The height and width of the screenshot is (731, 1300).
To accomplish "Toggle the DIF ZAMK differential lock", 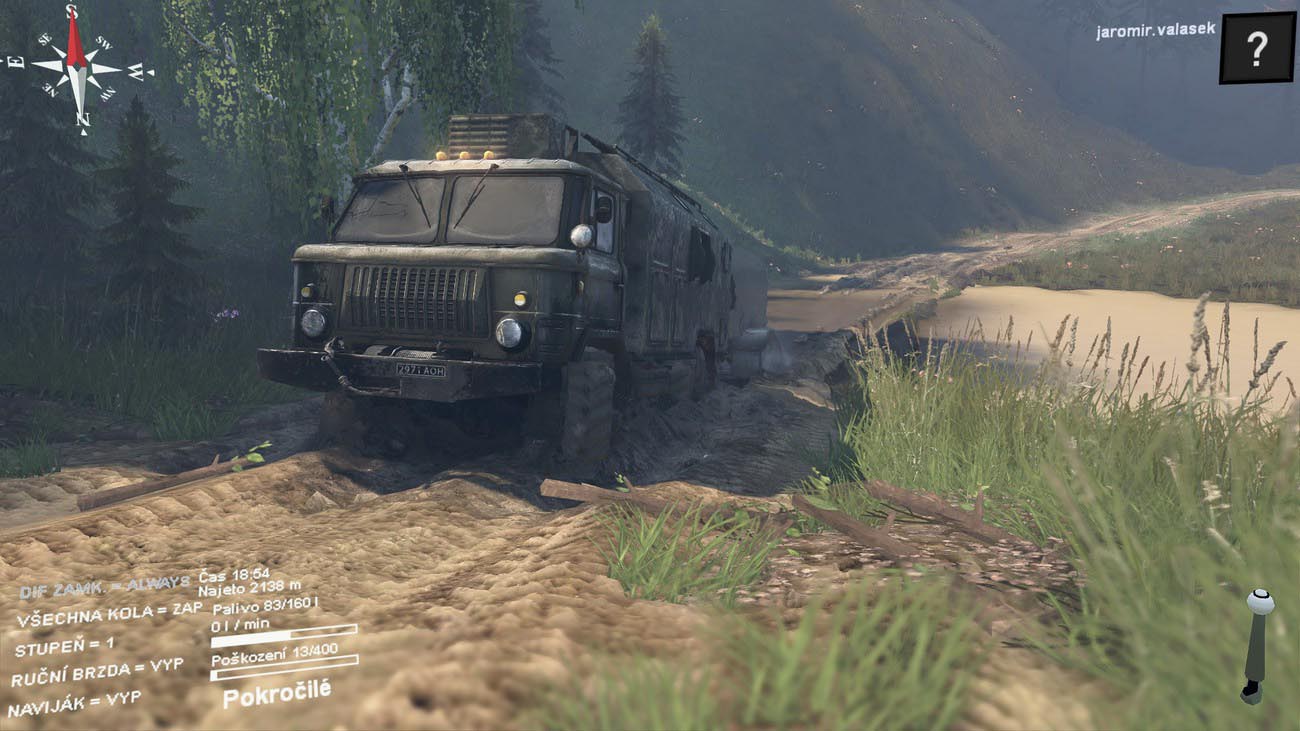I will point(104,586).
